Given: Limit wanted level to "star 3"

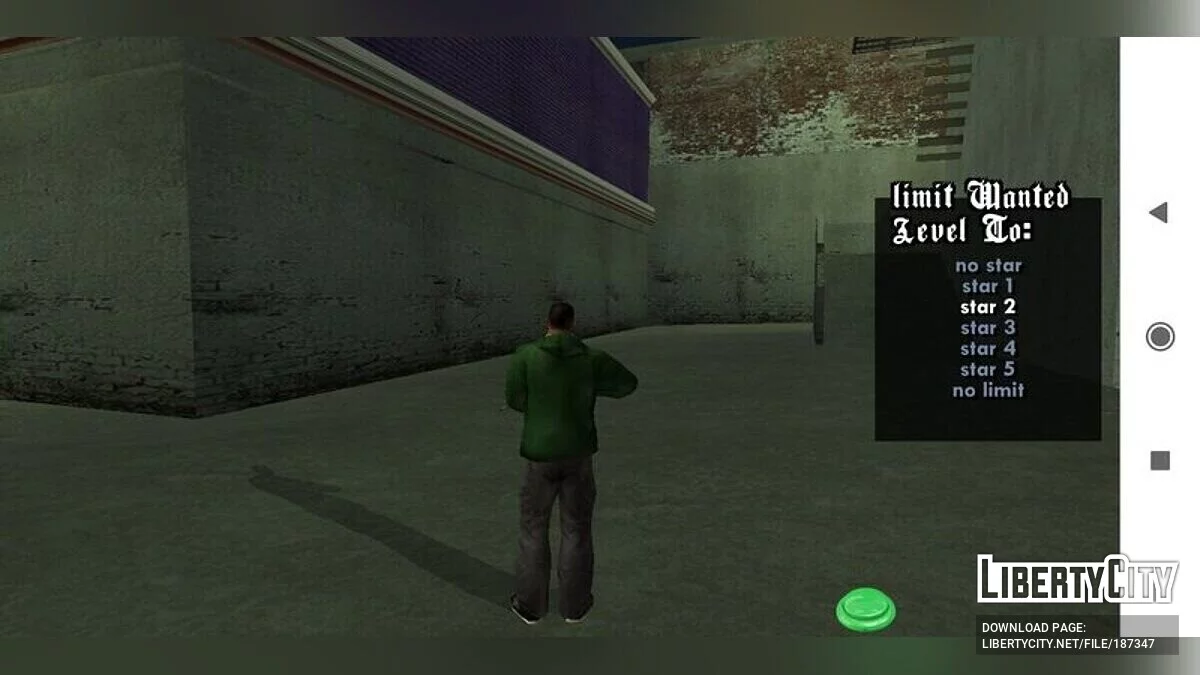Looking at the screenshot, I should point(988,328).
